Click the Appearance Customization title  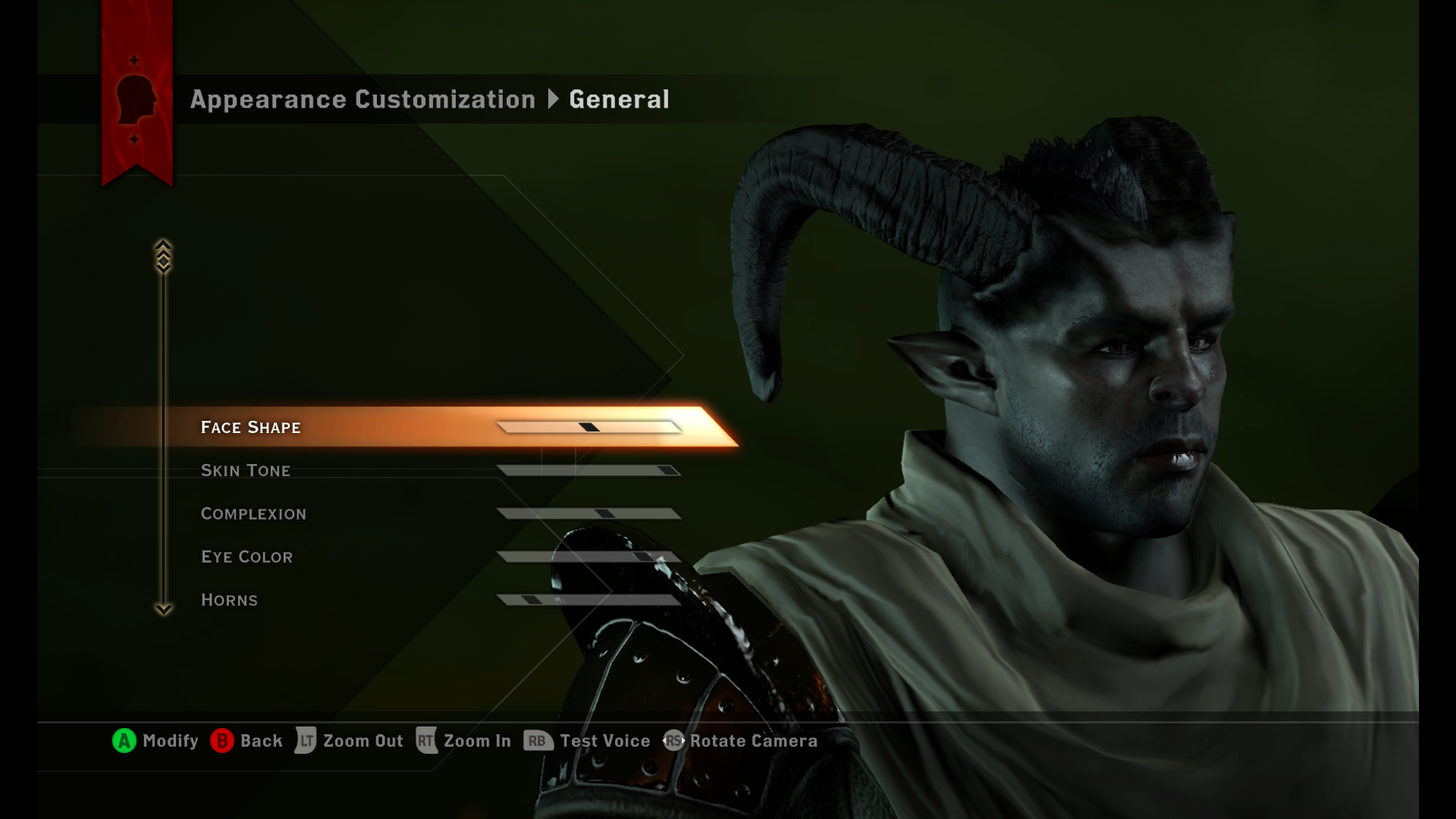[362, 99]
